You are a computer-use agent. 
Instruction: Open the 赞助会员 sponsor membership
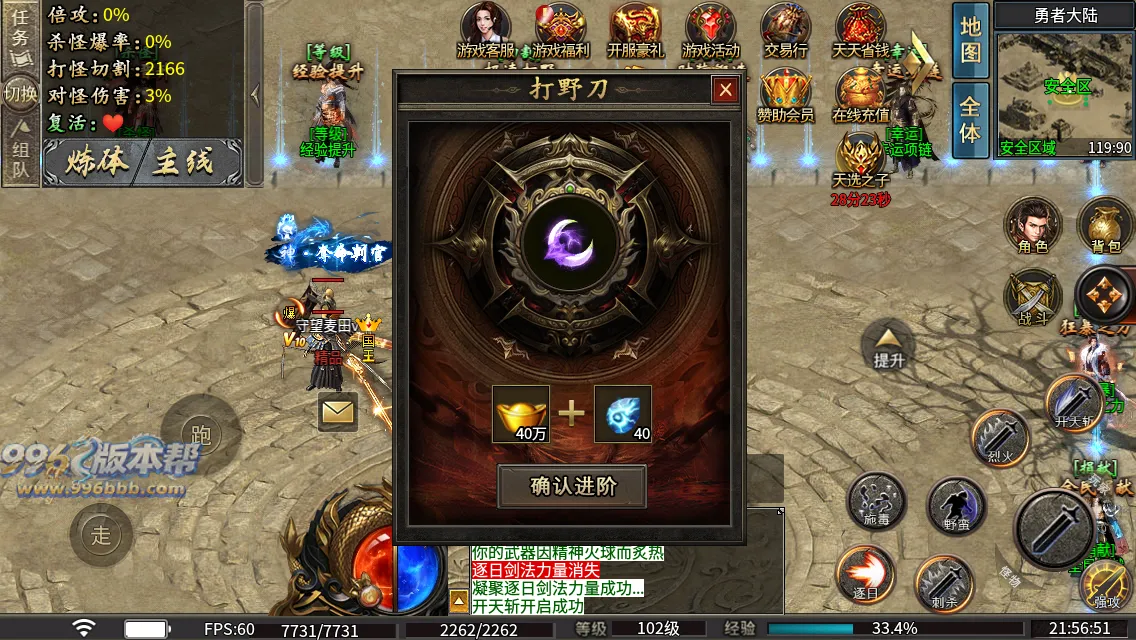(785, 96)
